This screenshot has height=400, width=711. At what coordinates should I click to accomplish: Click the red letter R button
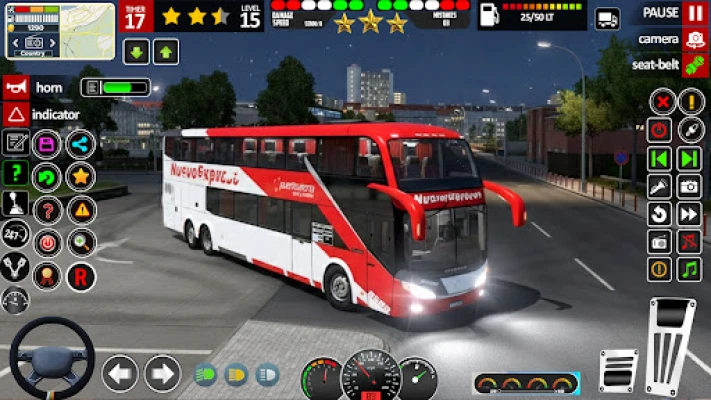tap(81, 276)
